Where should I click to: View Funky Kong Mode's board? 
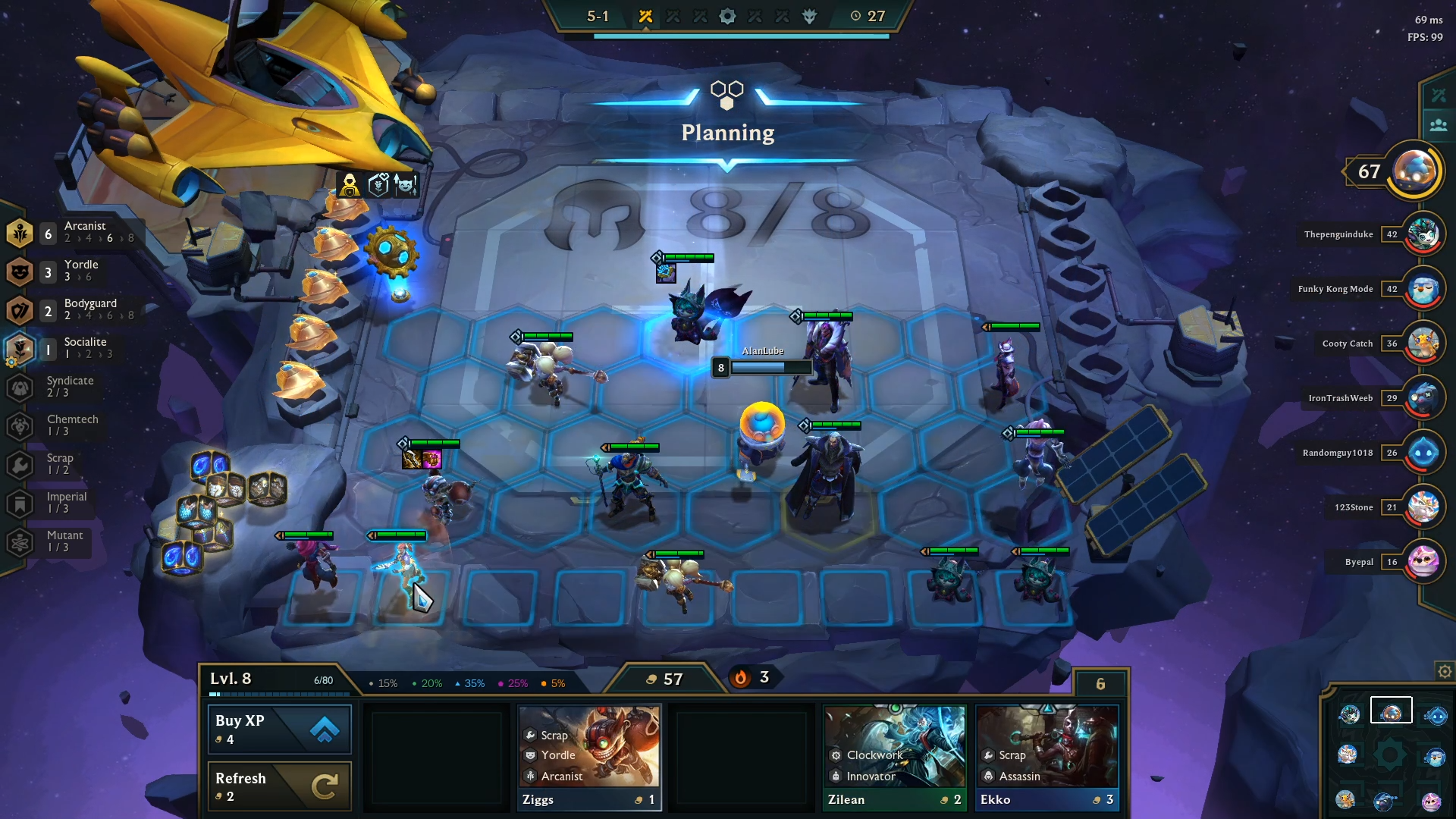1423,289
